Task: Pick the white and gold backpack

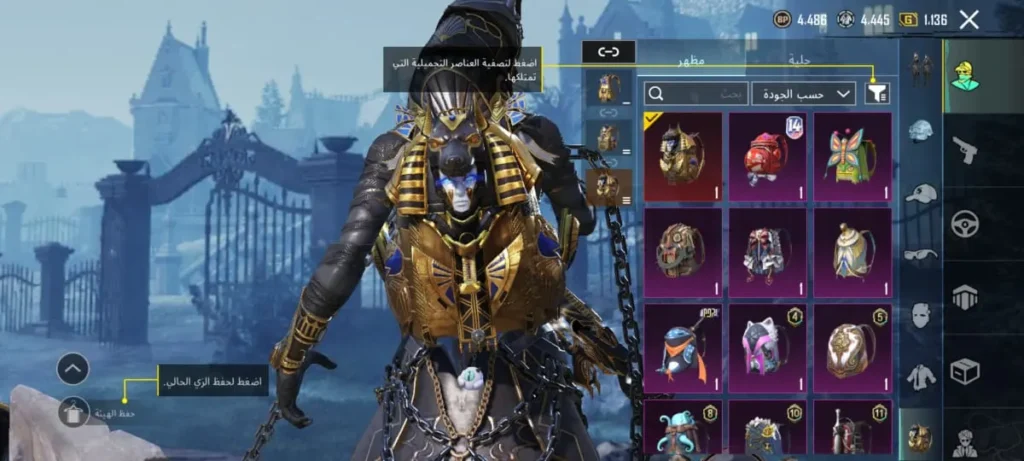Action: tap(852, 251)
